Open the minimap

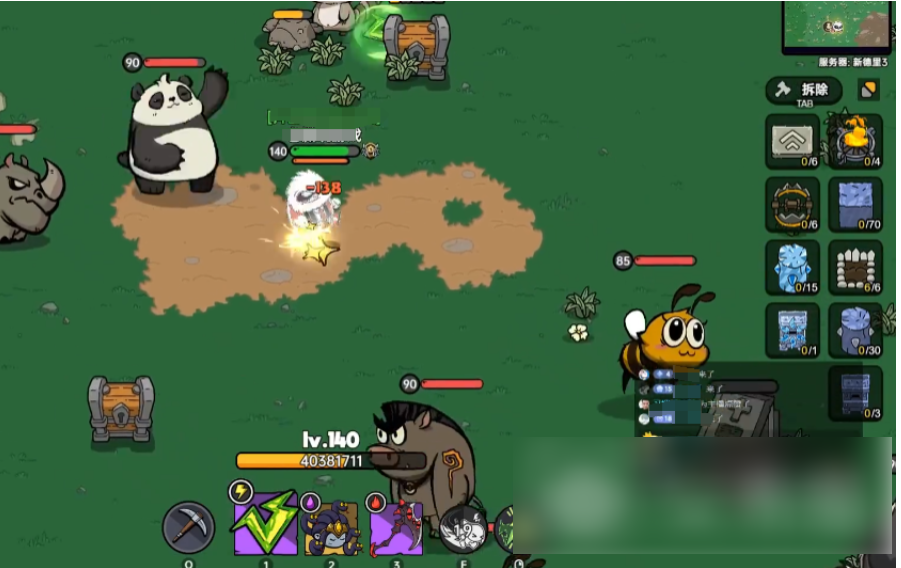(838, 26)
